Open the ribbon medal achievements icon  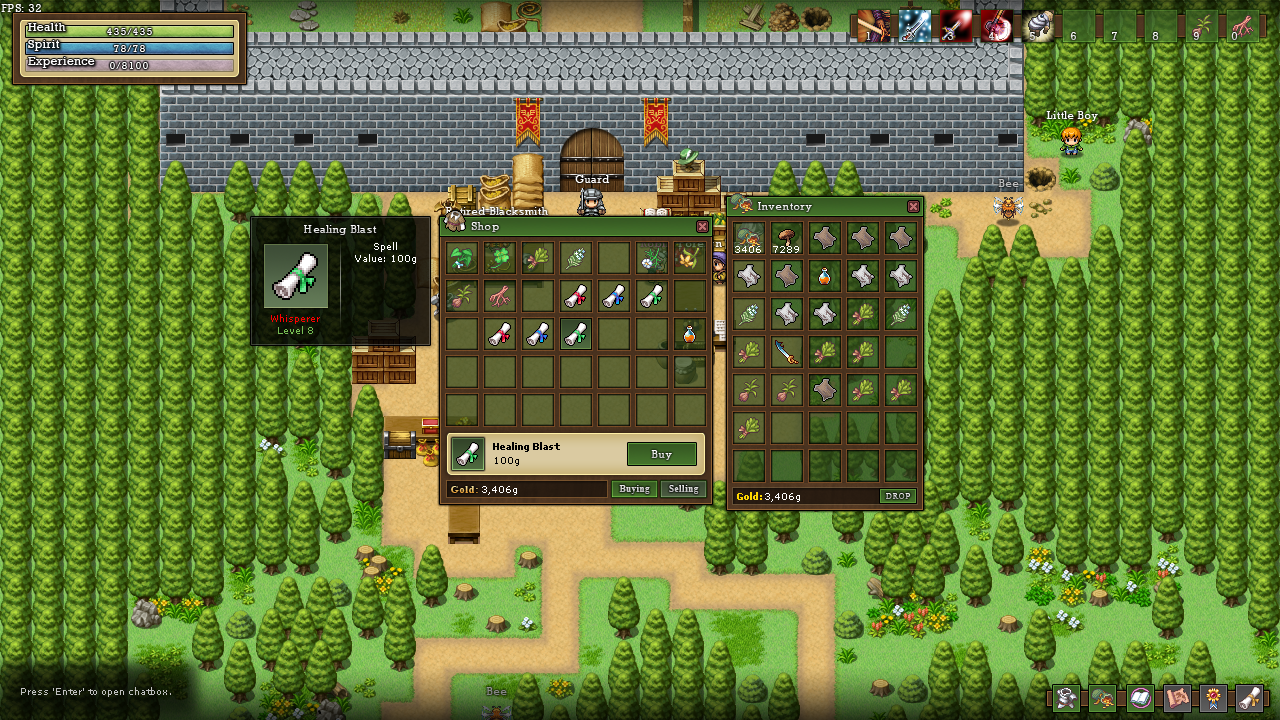1213,697
